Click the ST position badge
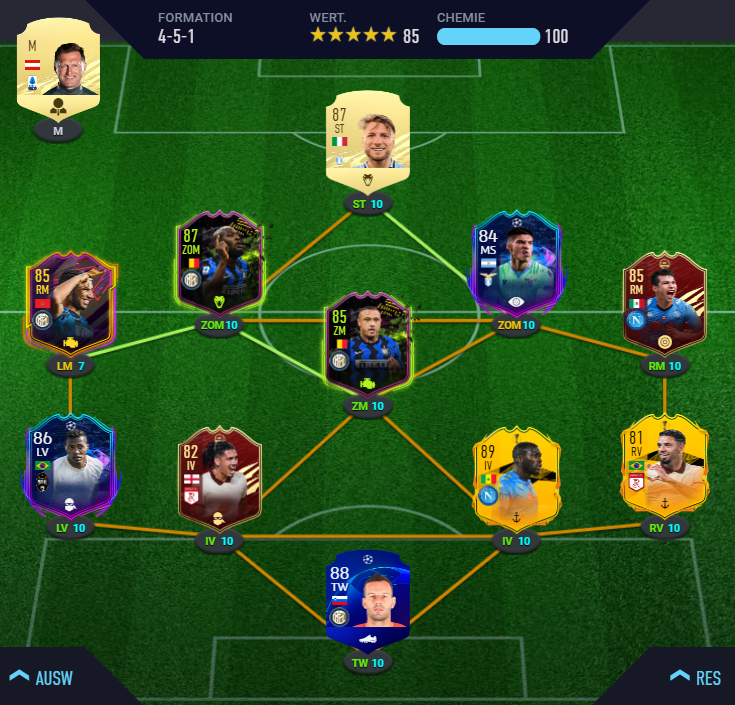The image size is (735, 705). click(367, 204)
